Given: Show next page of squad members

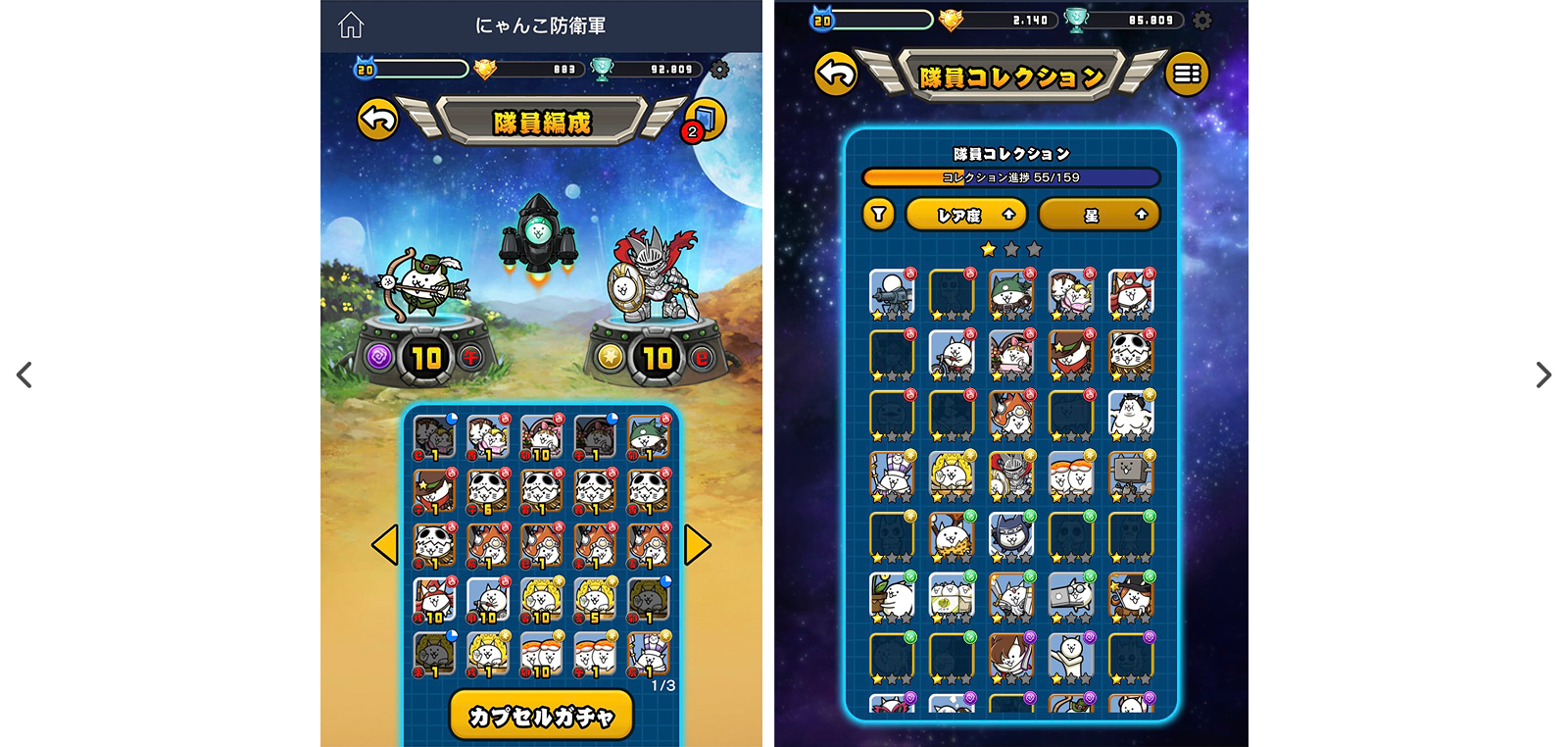Looking at the screenshot, I should (x=697, y=545).
